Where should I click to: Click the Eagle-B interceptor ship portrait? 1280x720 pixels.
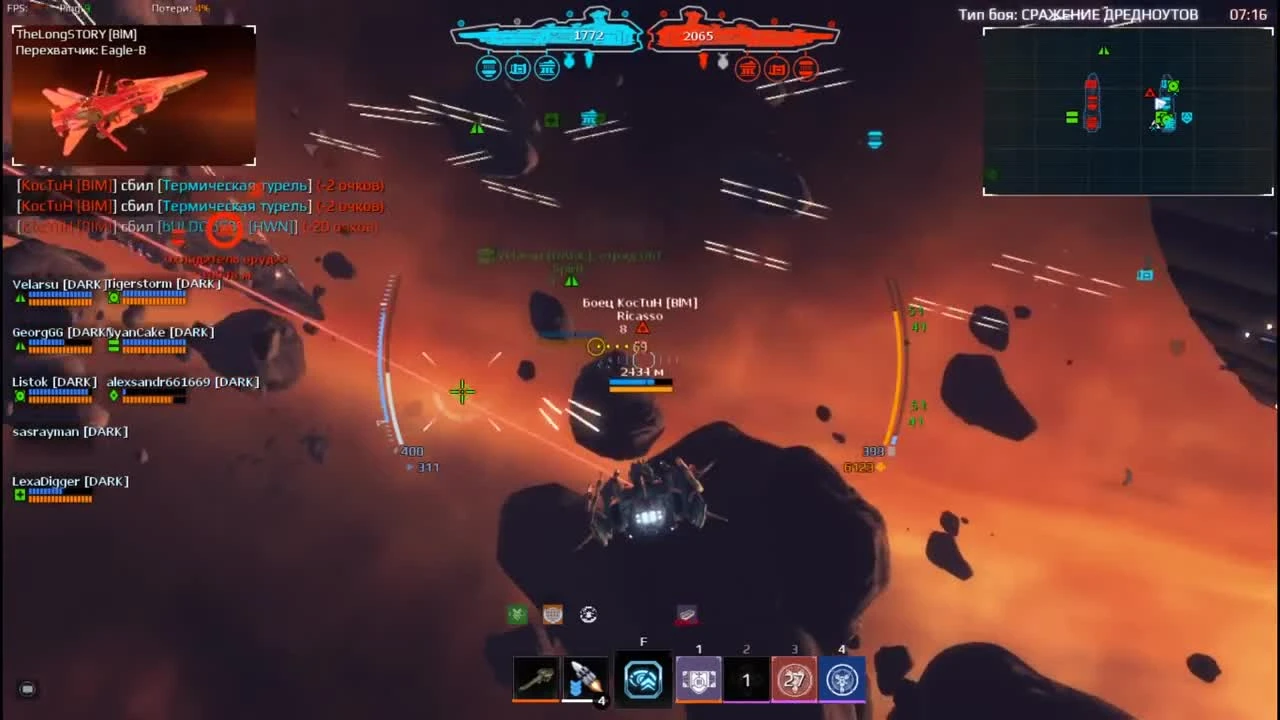click(x=132, y=95)
